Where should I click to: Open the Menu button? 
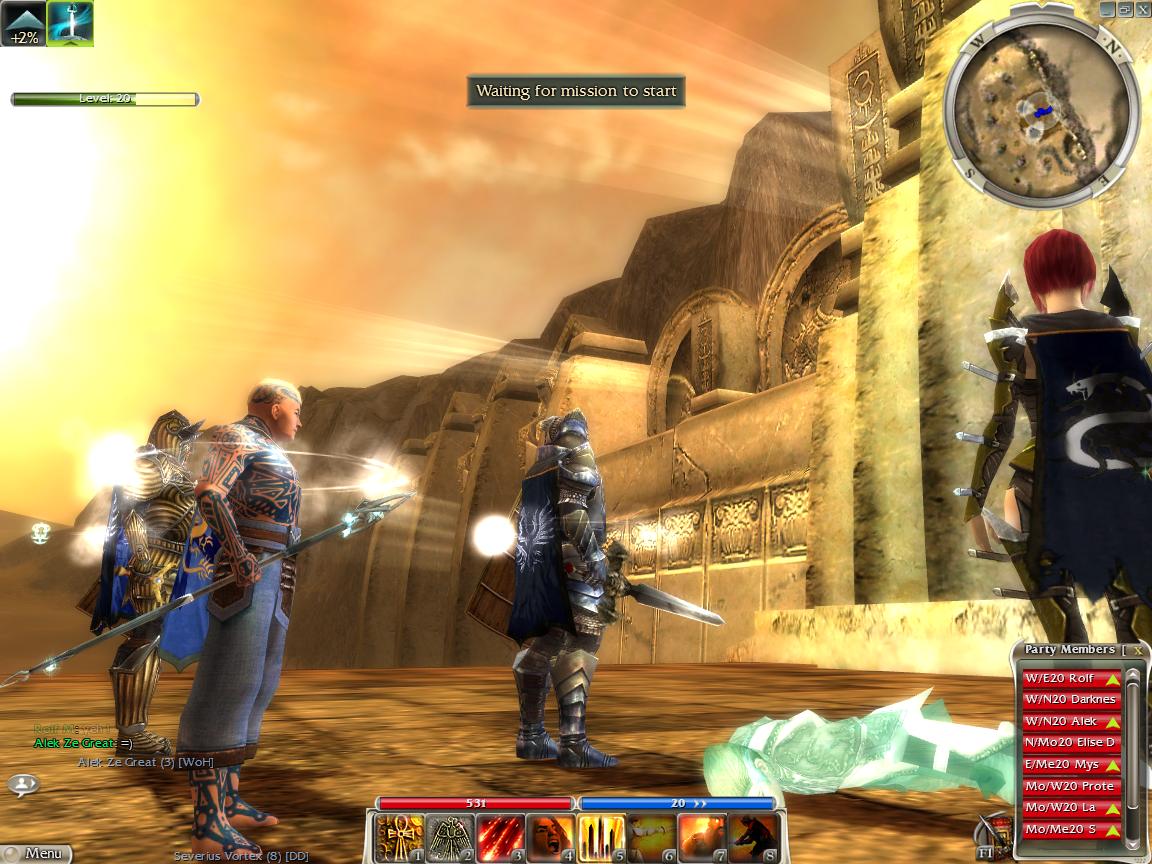click(x=38, y=854)
